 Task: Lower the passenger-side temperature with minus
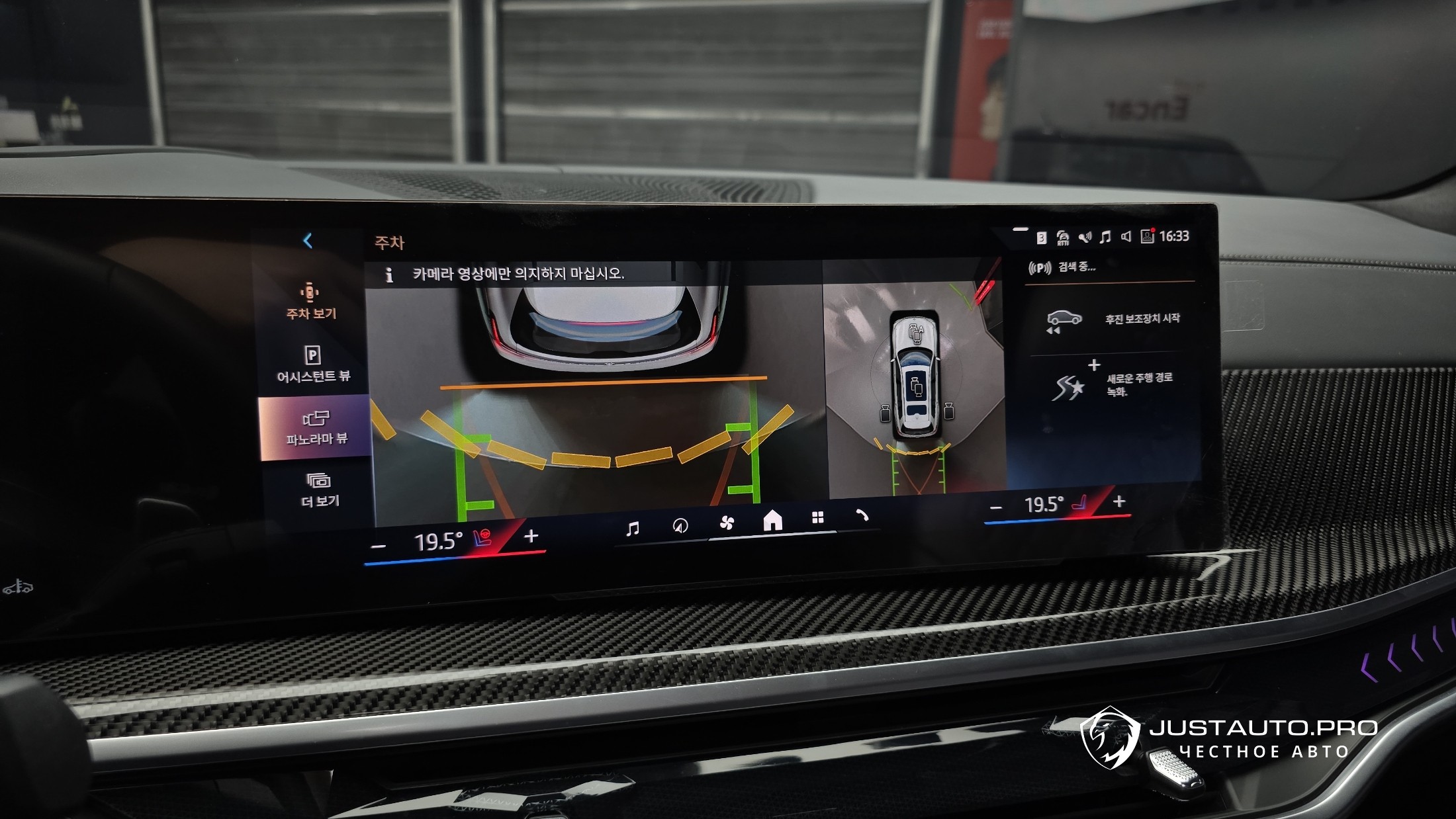[996, 508]
